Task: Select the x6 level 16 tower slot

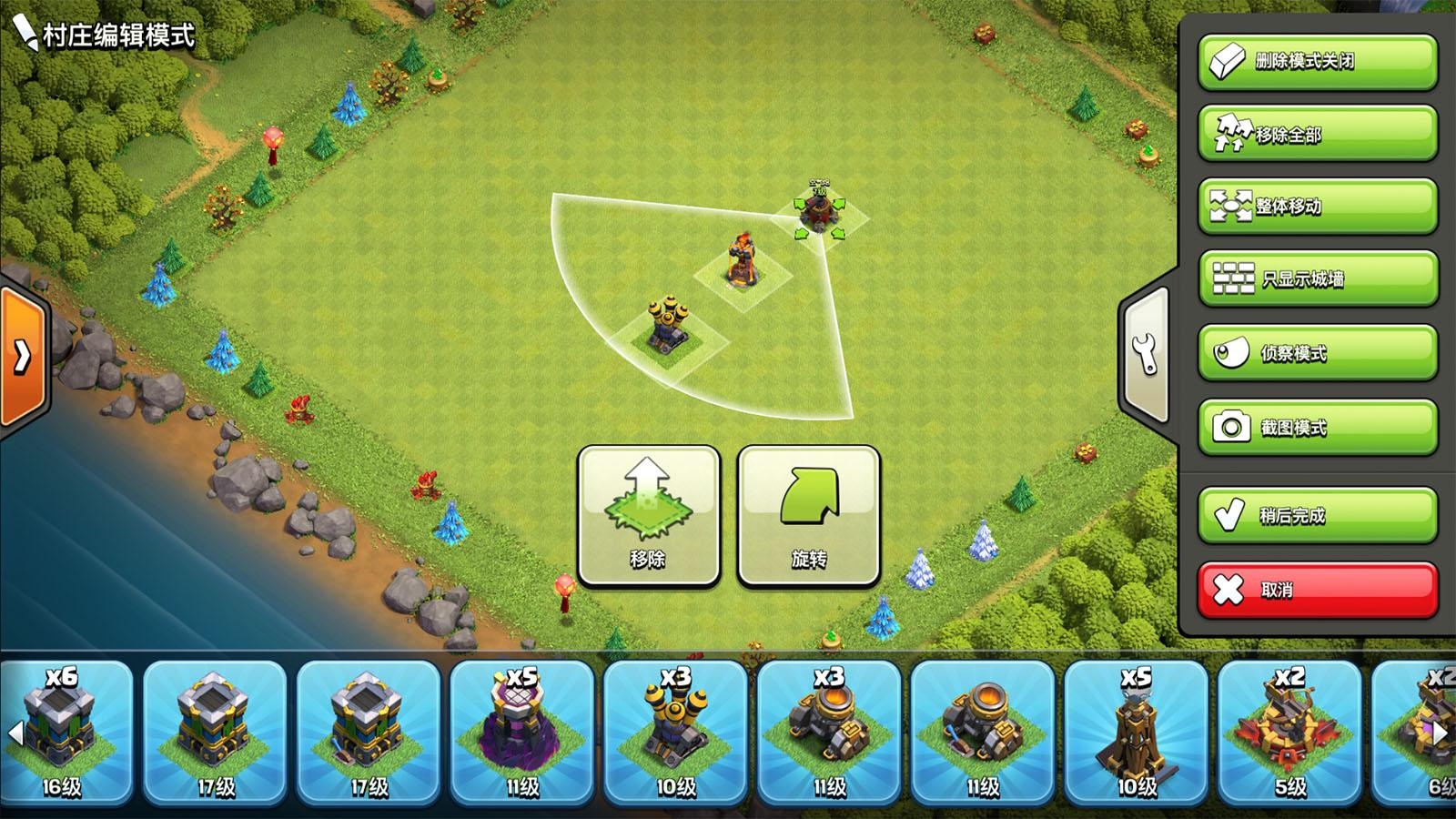Action: pyautogui.click(x=62, y=733)
